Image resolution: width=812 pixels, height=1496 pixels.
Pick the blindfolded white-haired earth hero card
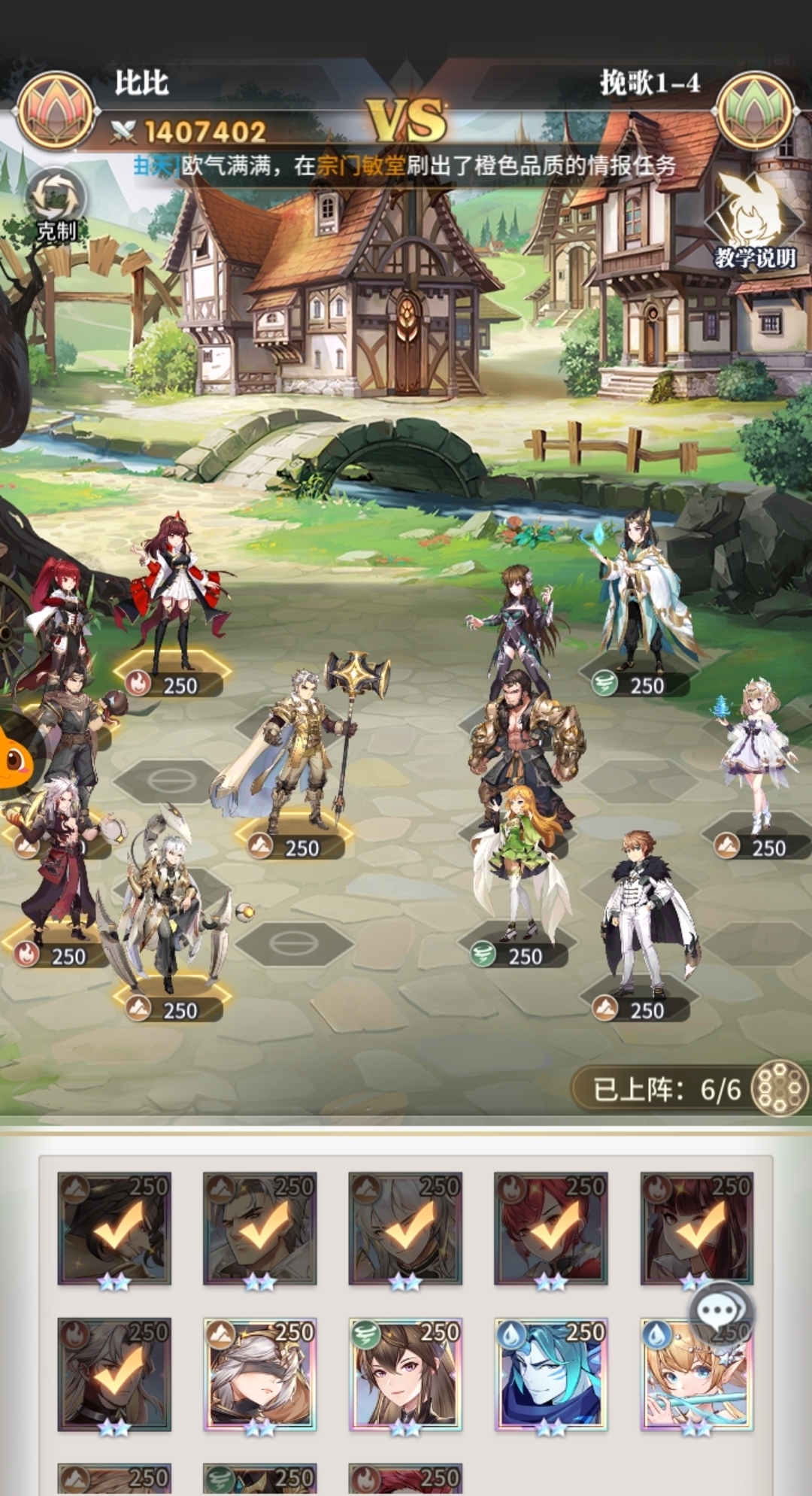click(x=259, y=1374)
